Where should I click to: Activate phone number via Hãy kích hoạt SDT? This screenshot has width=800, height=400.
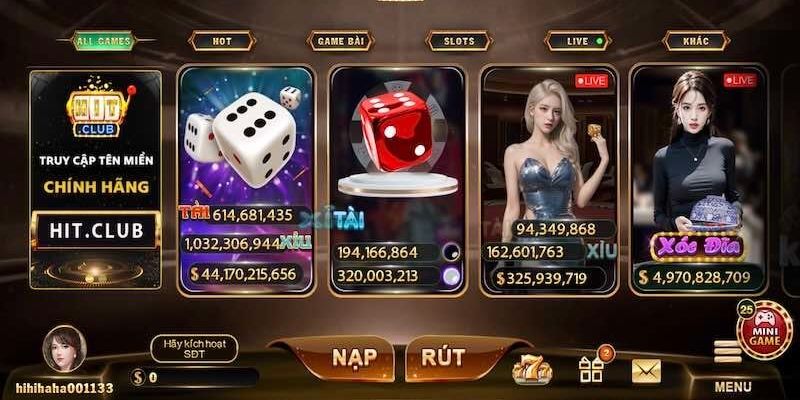[193, 348]
